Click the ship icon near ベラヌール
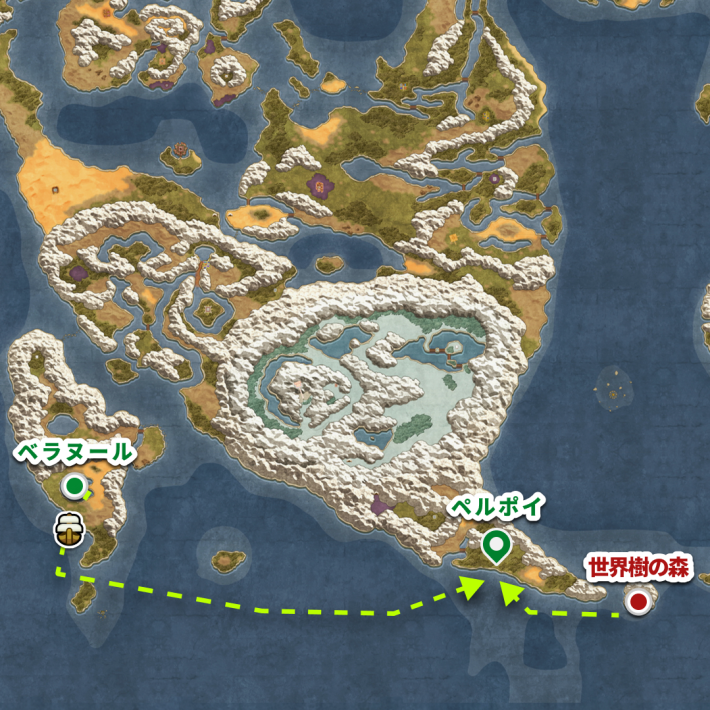 (x=68, y=529)
